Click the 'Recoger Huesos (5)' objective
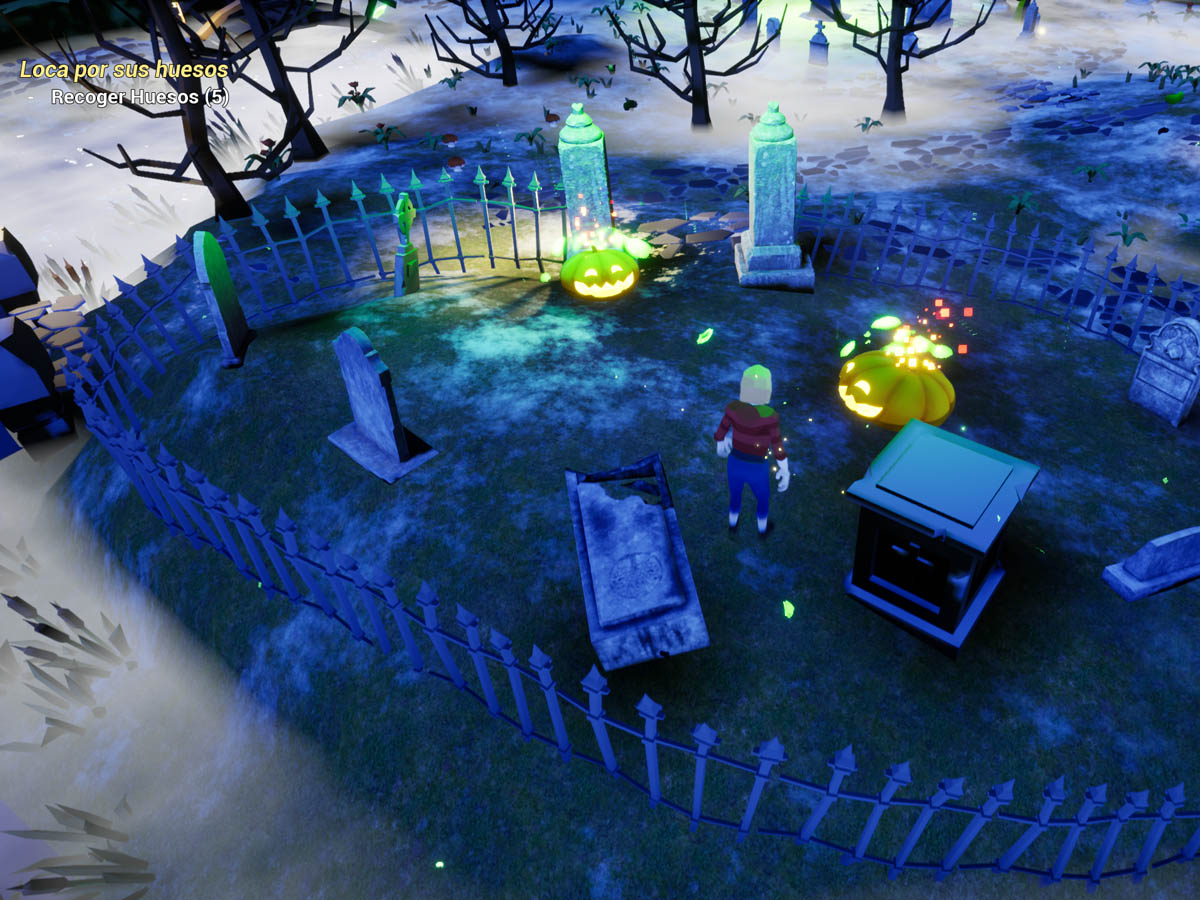1200x900 pixels. pos(140,97)
